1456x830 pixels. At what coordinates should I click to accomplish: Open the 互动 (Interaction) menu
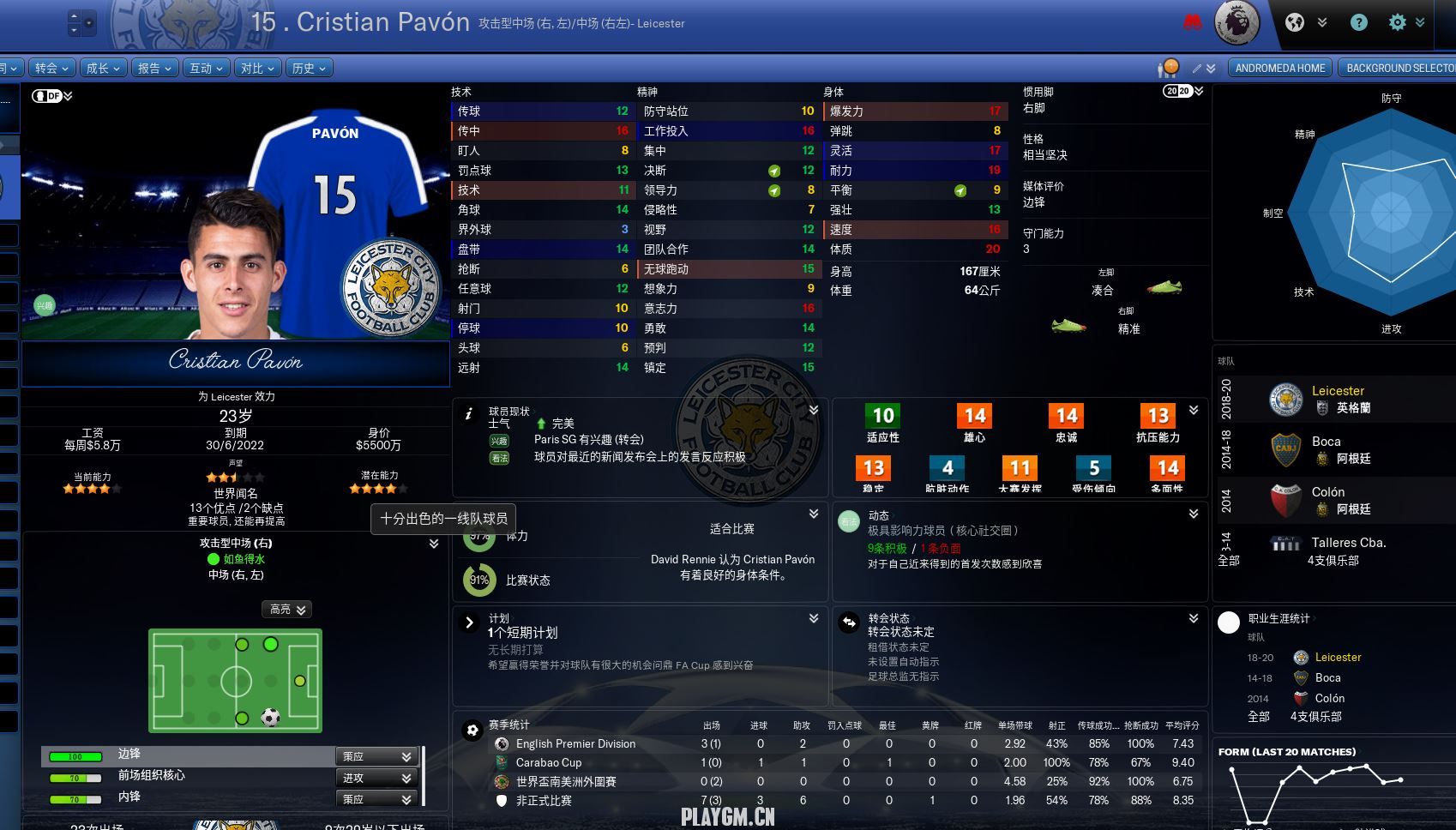(206, 69)
